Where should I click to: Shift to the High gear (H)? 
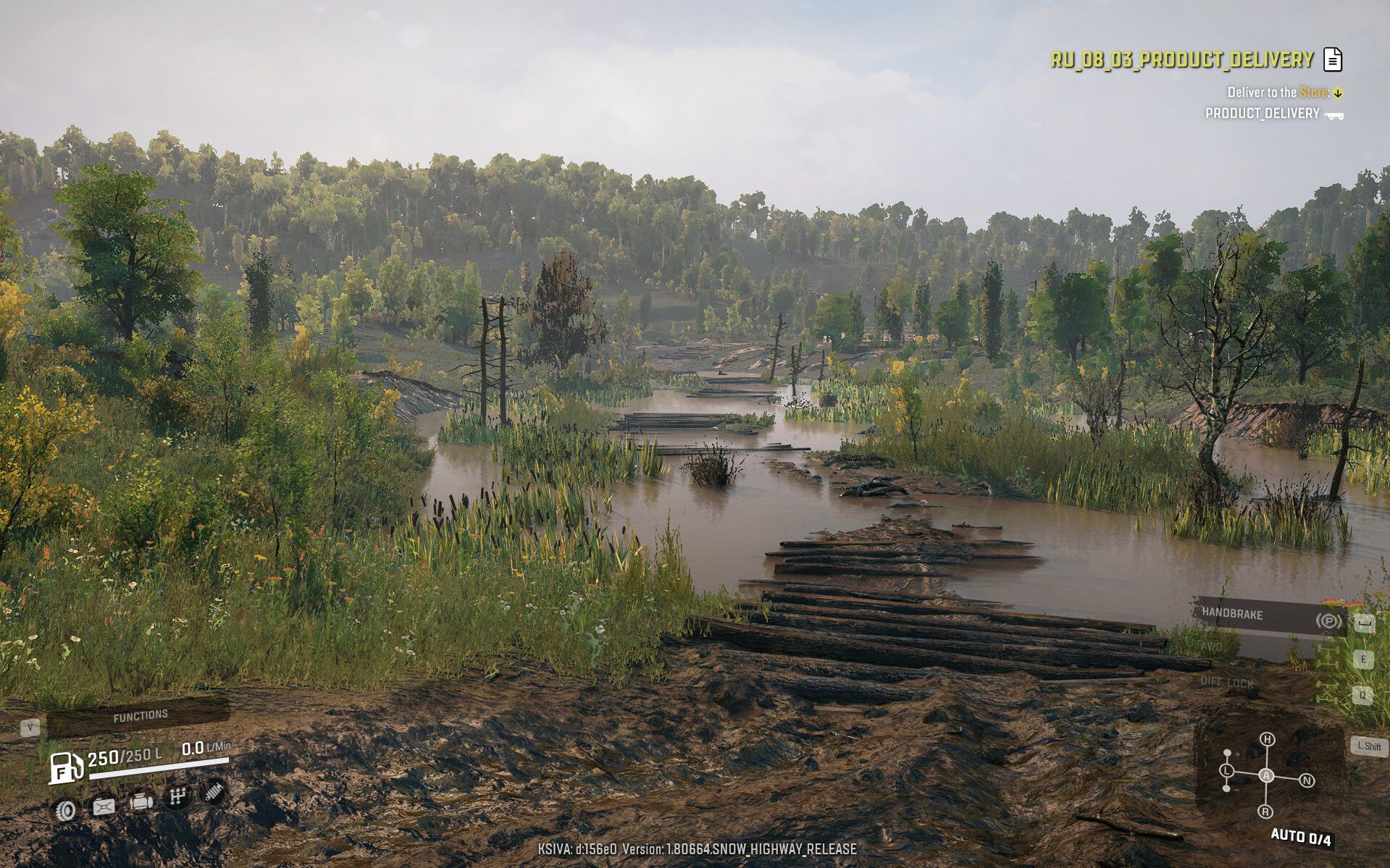coord(1266,739)
